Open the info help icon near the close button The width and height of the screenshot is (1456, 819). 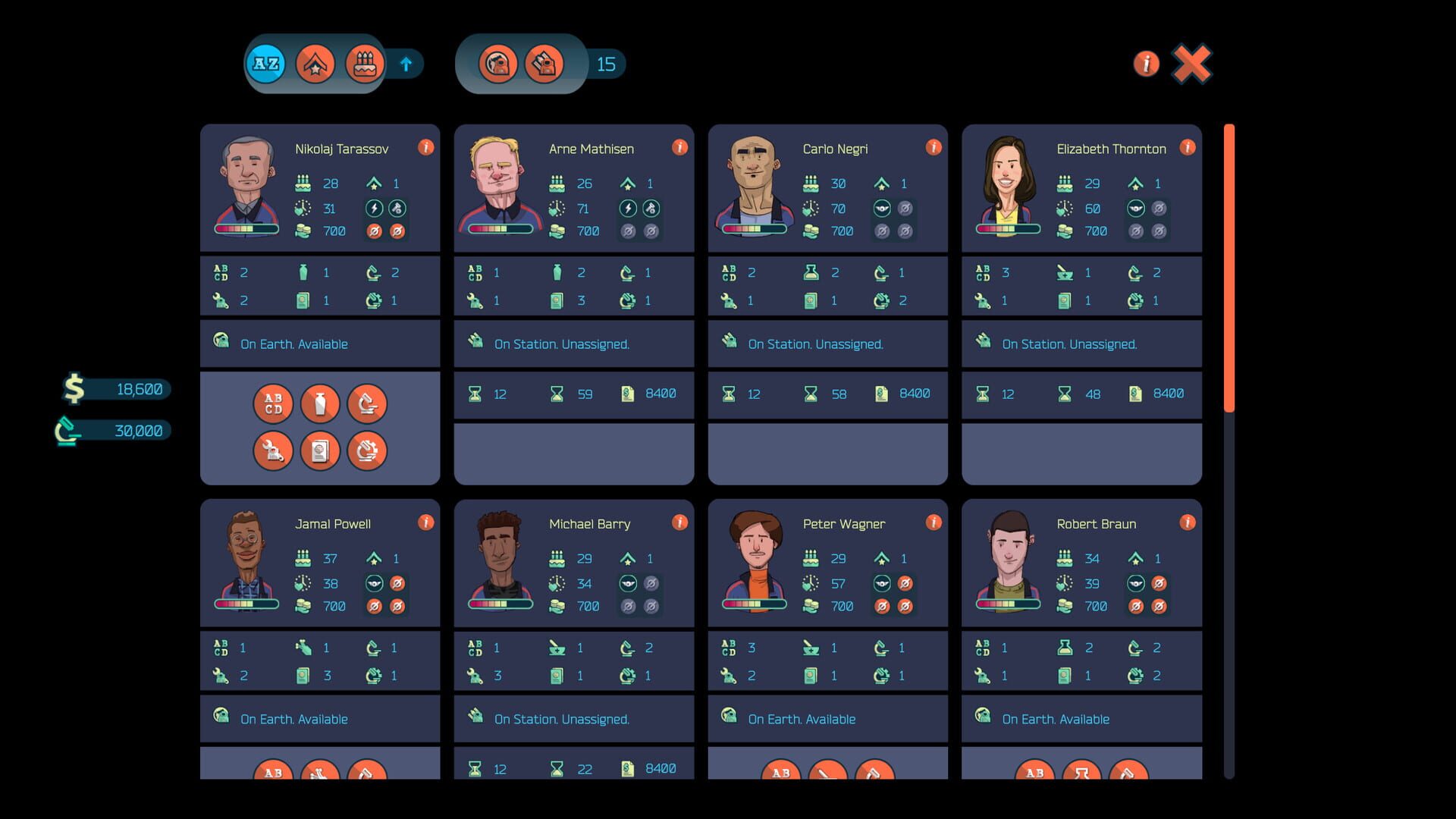[x=1146, y=64]
